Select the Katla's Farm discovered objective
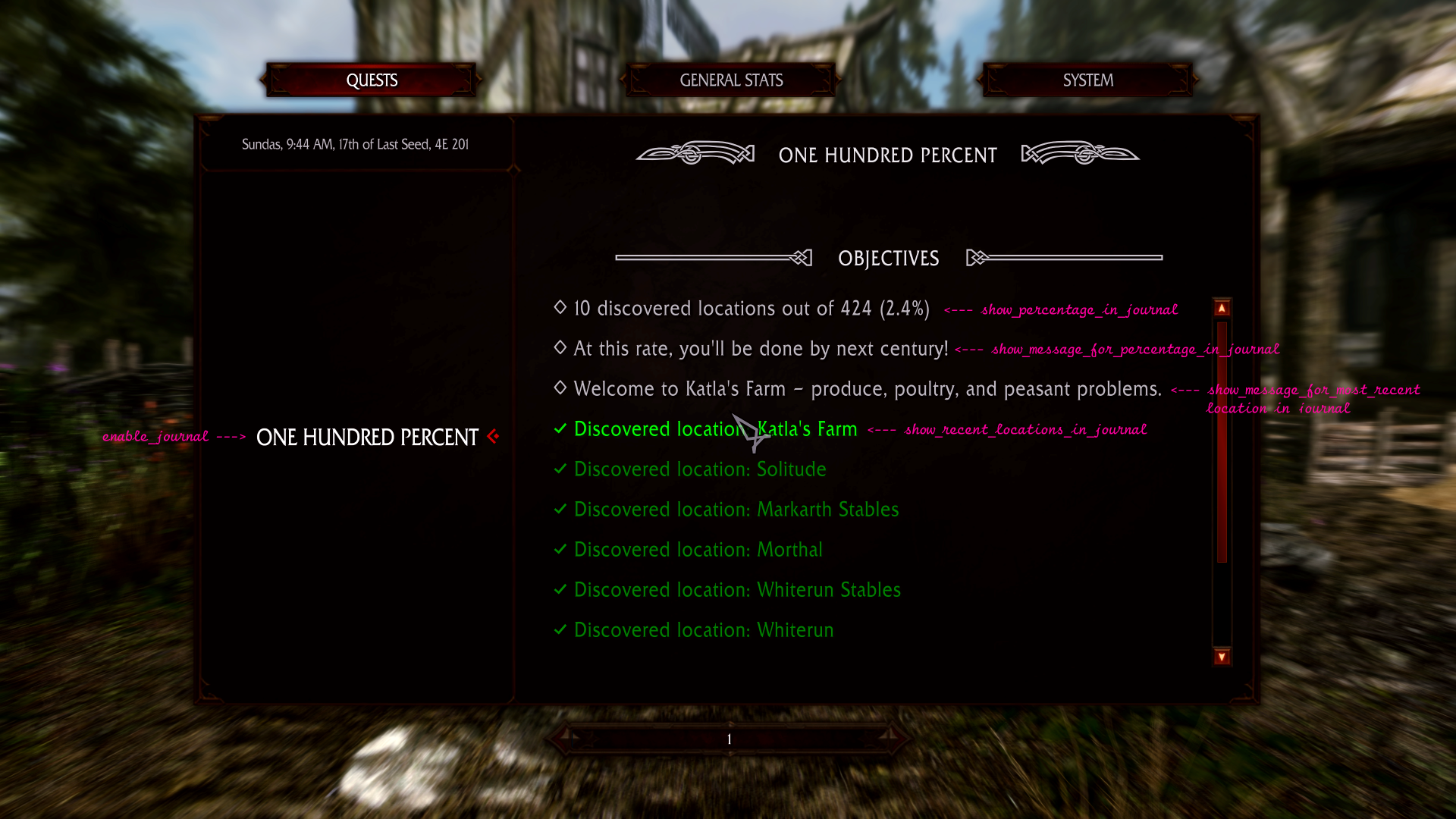The height and width of the screenshot is (819, 1456). tap(715, 429)
